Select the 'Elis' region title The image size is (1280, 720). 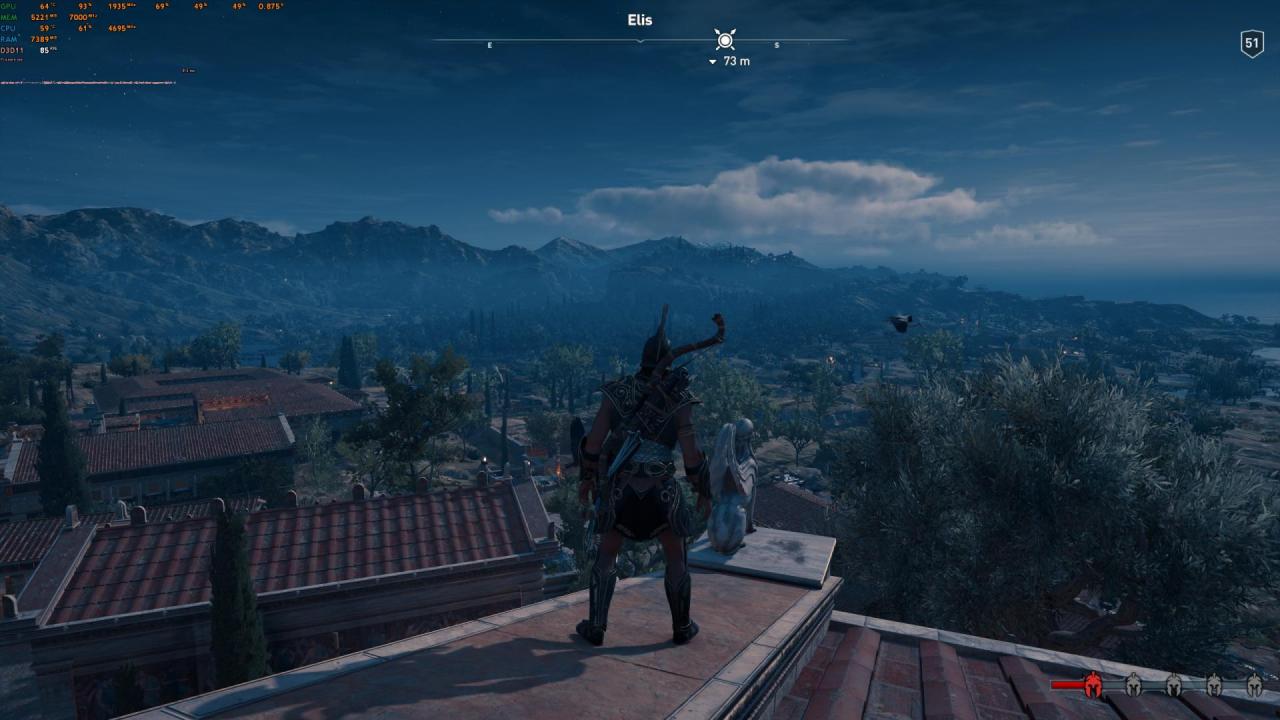pos(638,19)
